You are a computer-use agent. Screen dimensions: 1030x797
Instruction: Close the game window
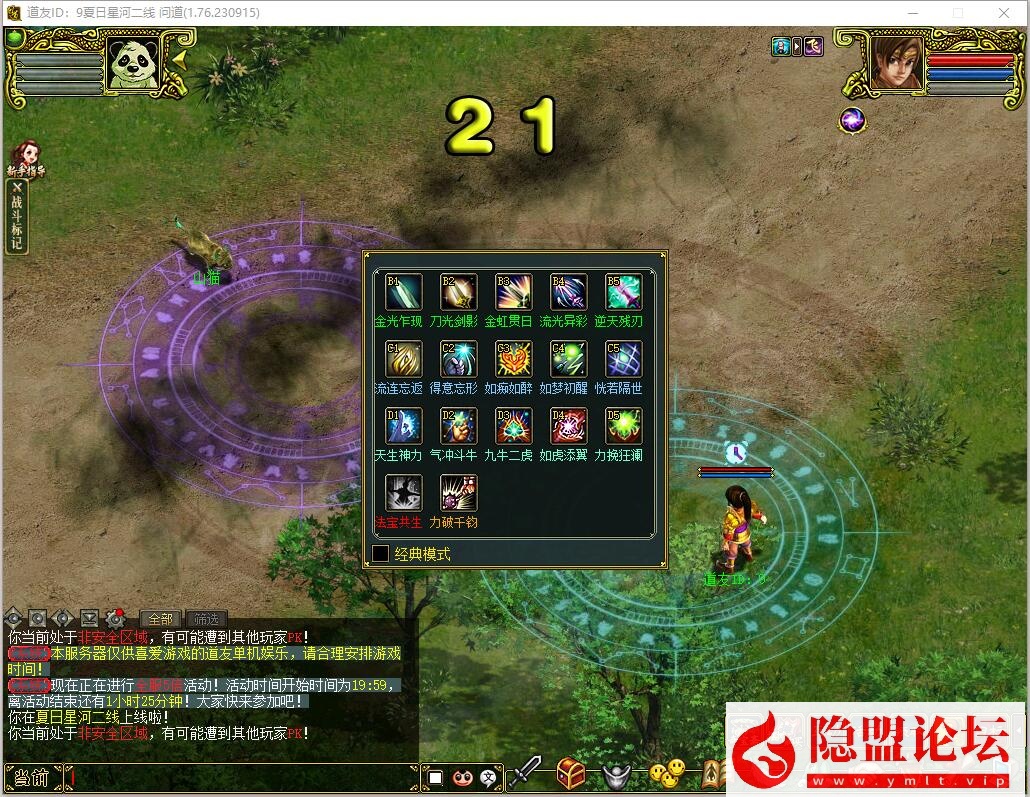[1004, 13]
